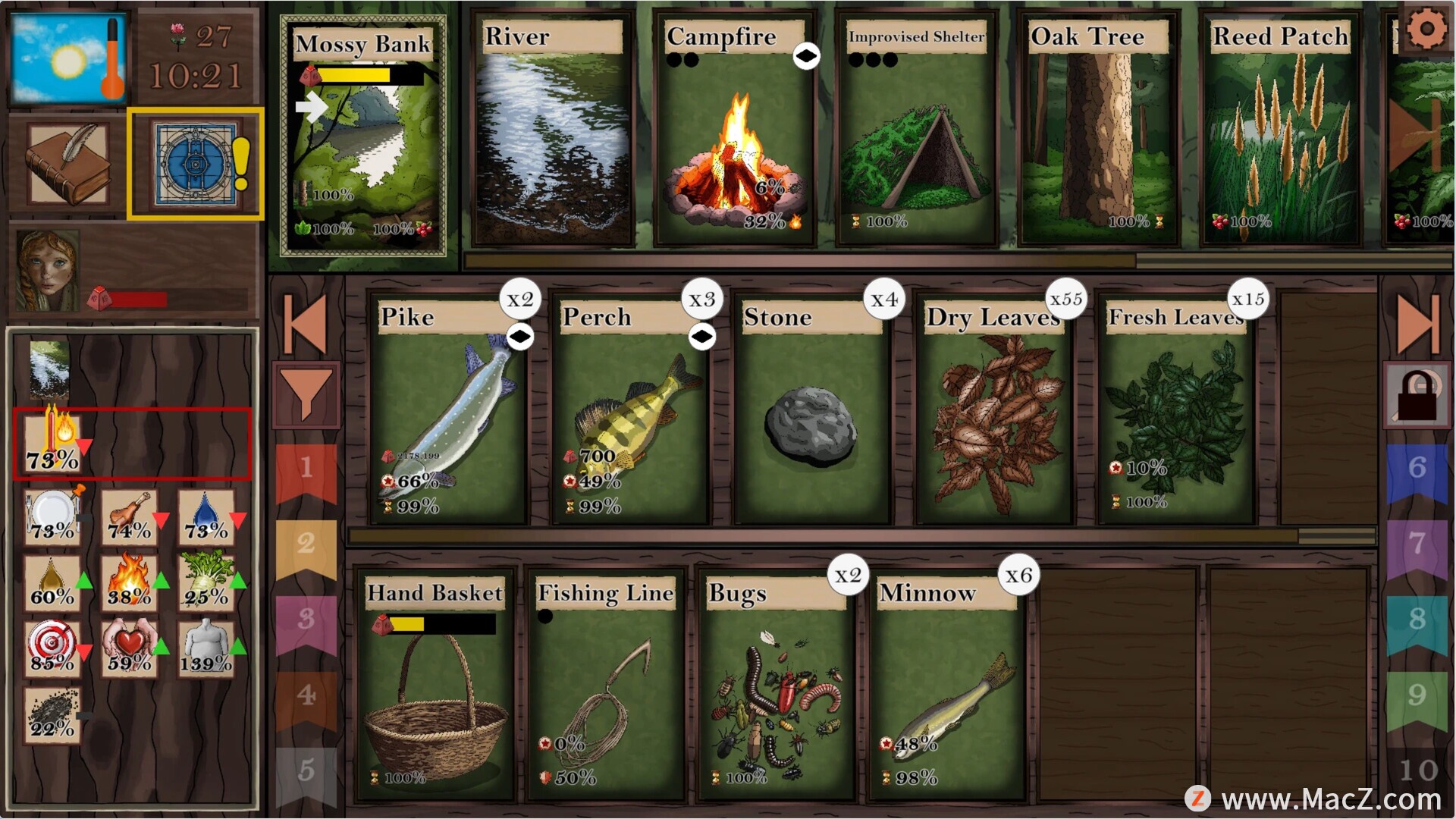Pick the Dry Leaves stack

pyautogui.click(x=993, y=409)
